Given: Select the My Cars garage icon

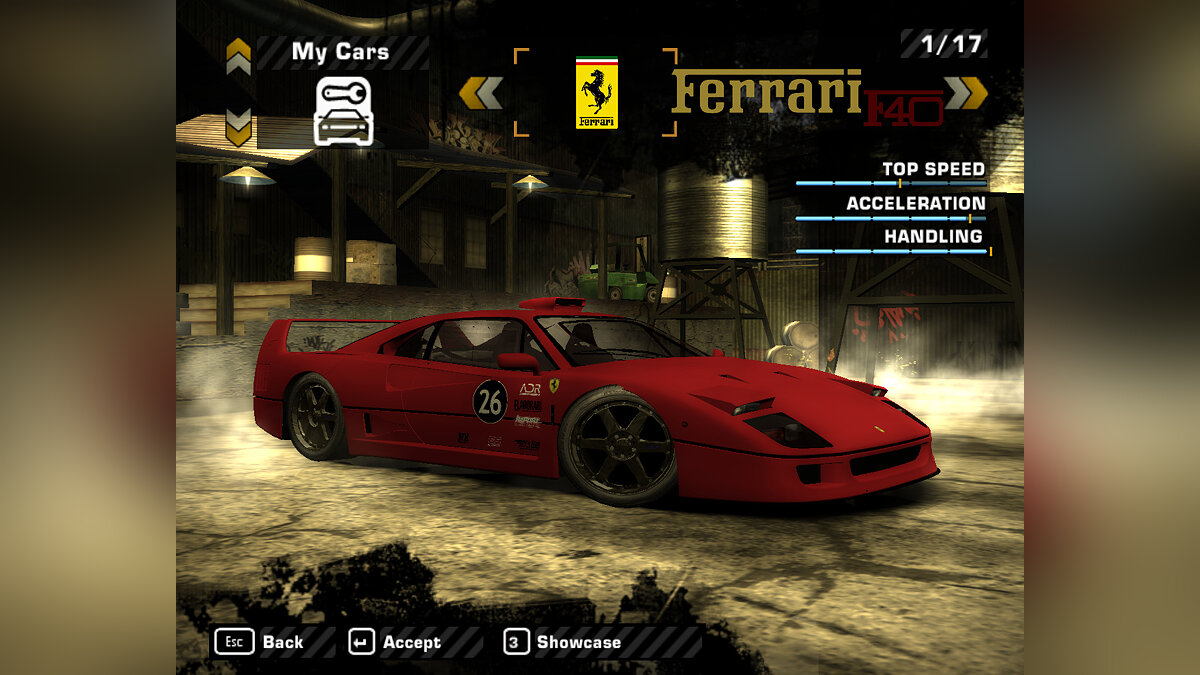Looking at the screenshot, I should [x=343, y=112].
